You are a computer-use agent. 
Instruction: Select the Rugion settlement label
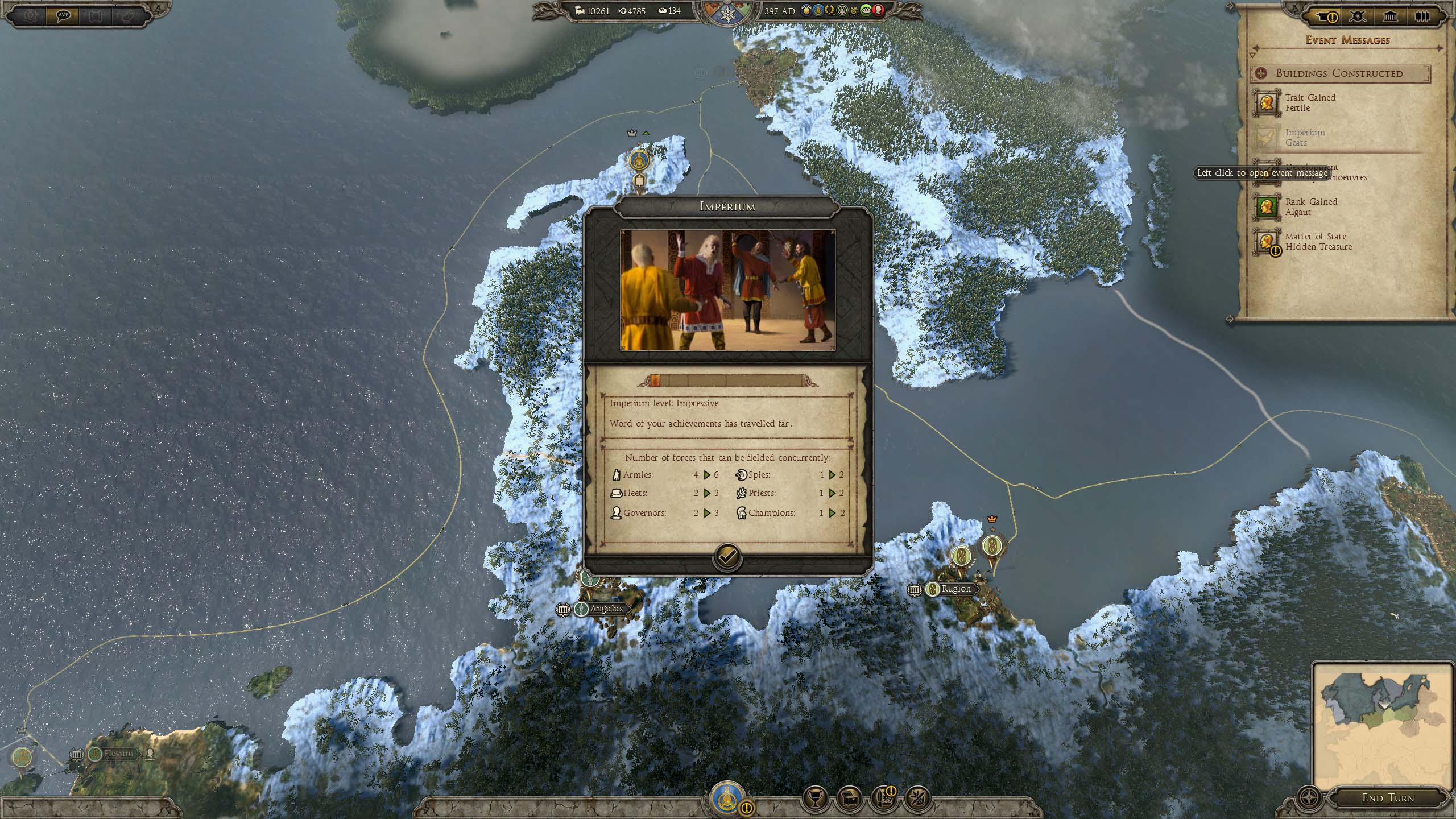point(955,589)
